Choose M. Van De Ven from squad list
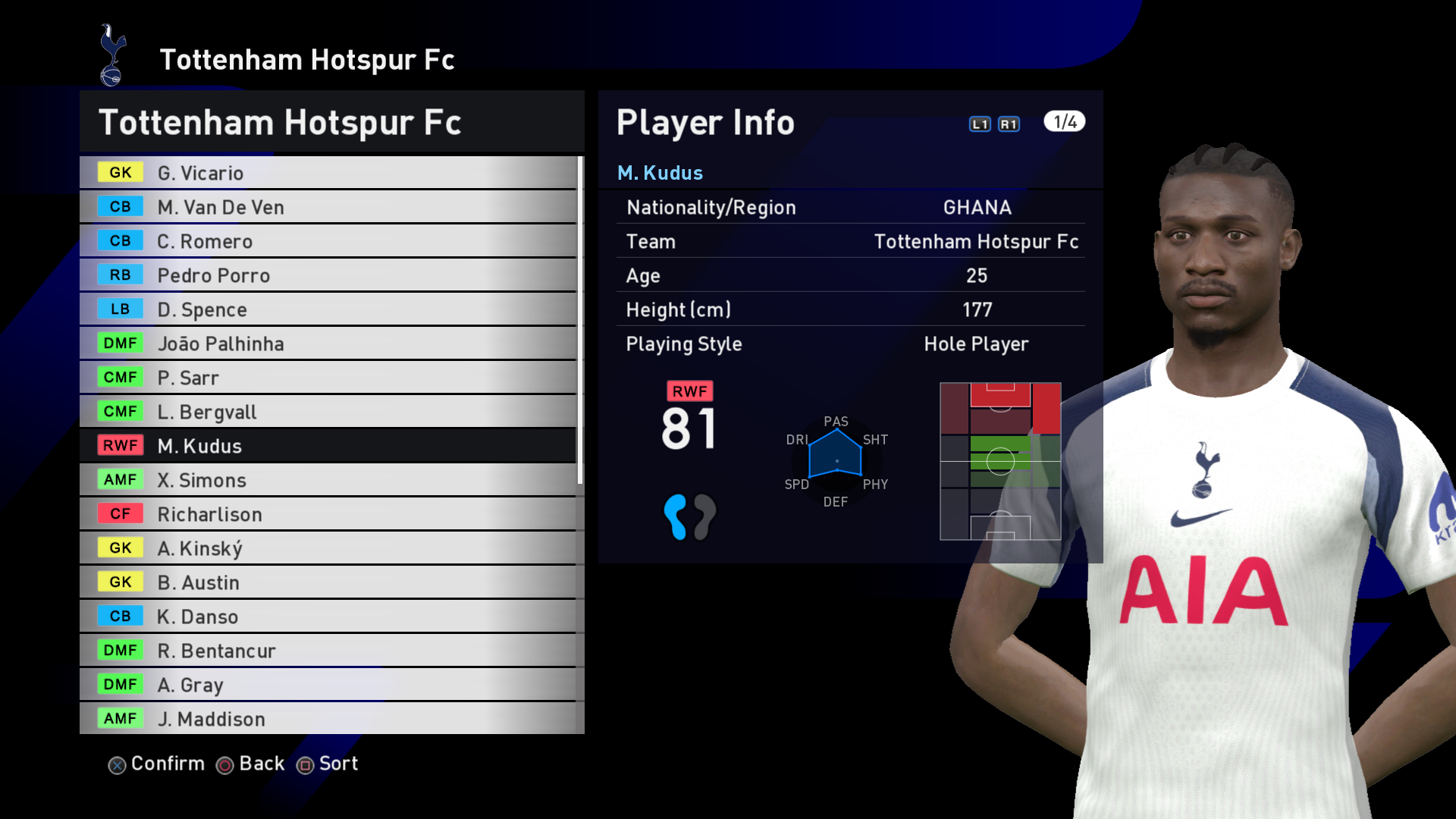The width and height of the screenshot is (1456, 819). click(x=328, y=207)
